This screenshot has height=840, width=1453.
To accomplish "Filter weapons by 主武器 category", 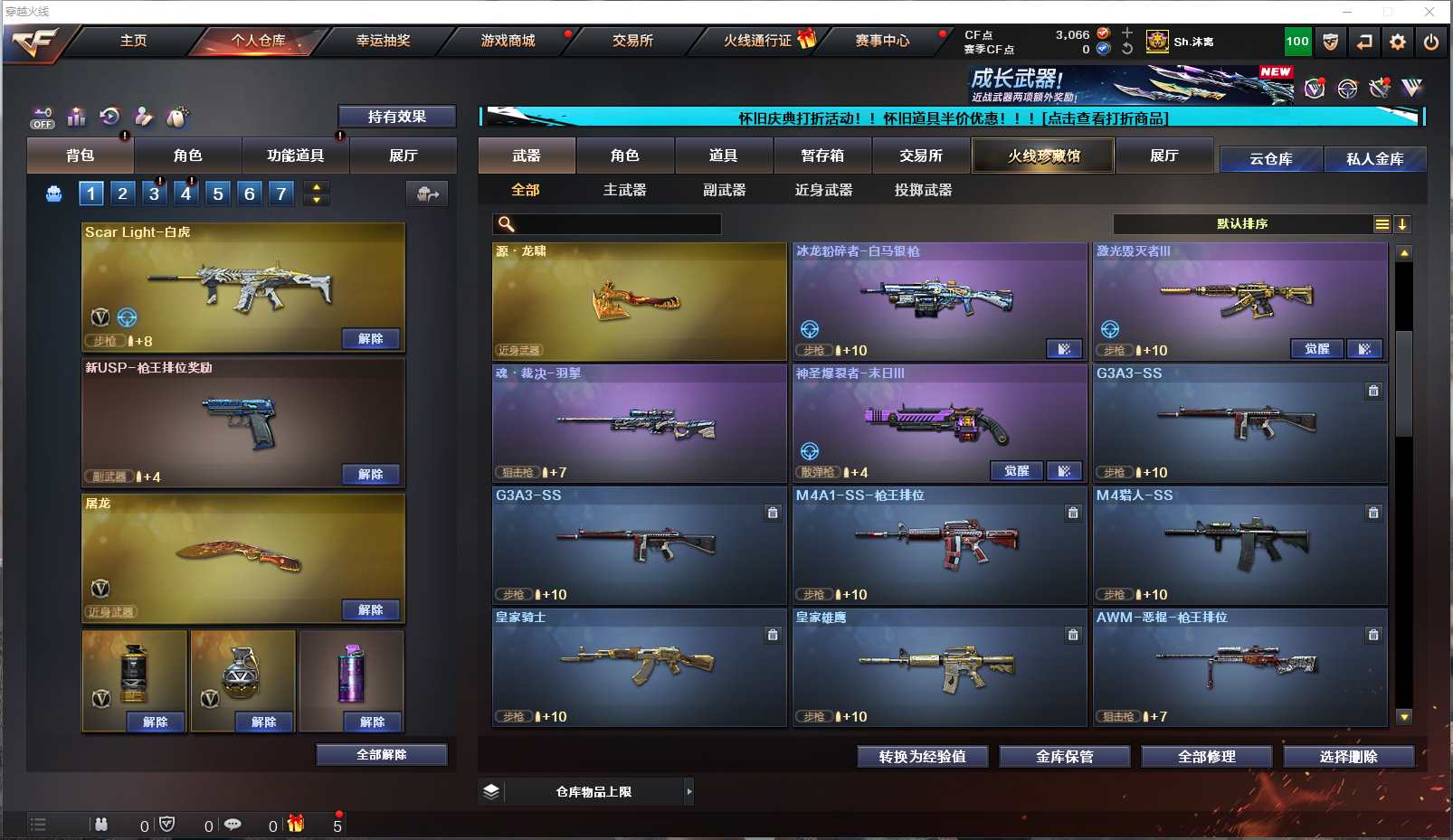I will coord(624,190).
